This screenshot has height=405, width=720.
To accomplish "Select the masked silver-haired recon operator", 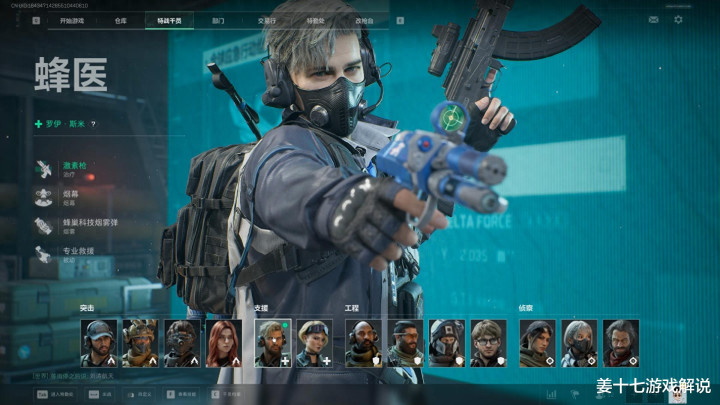I will (579, 343).
